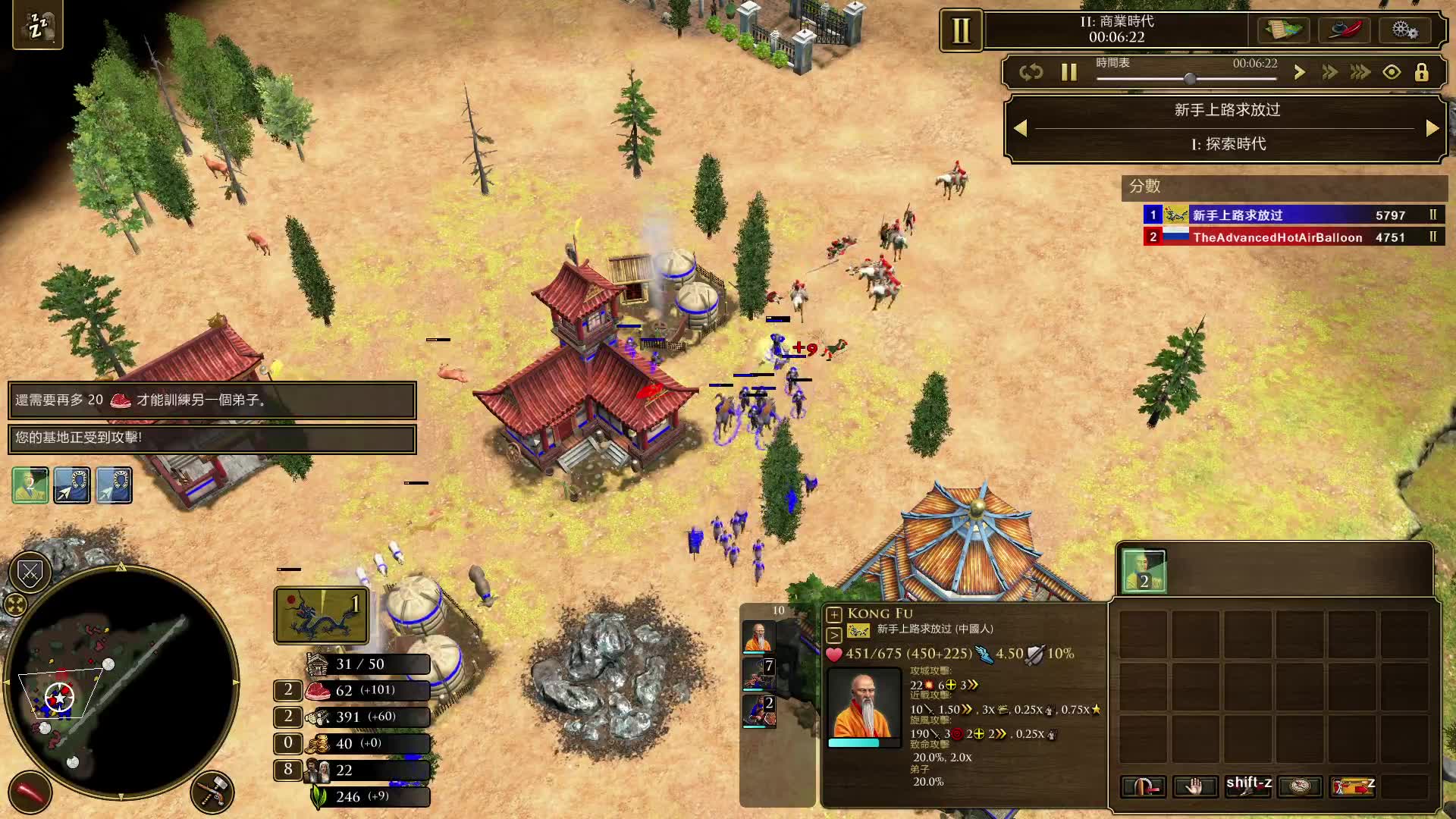This screenshot has width=1456, height=819.
Task: Set replay to normal play speed
Action: (x=1299, y=72)
